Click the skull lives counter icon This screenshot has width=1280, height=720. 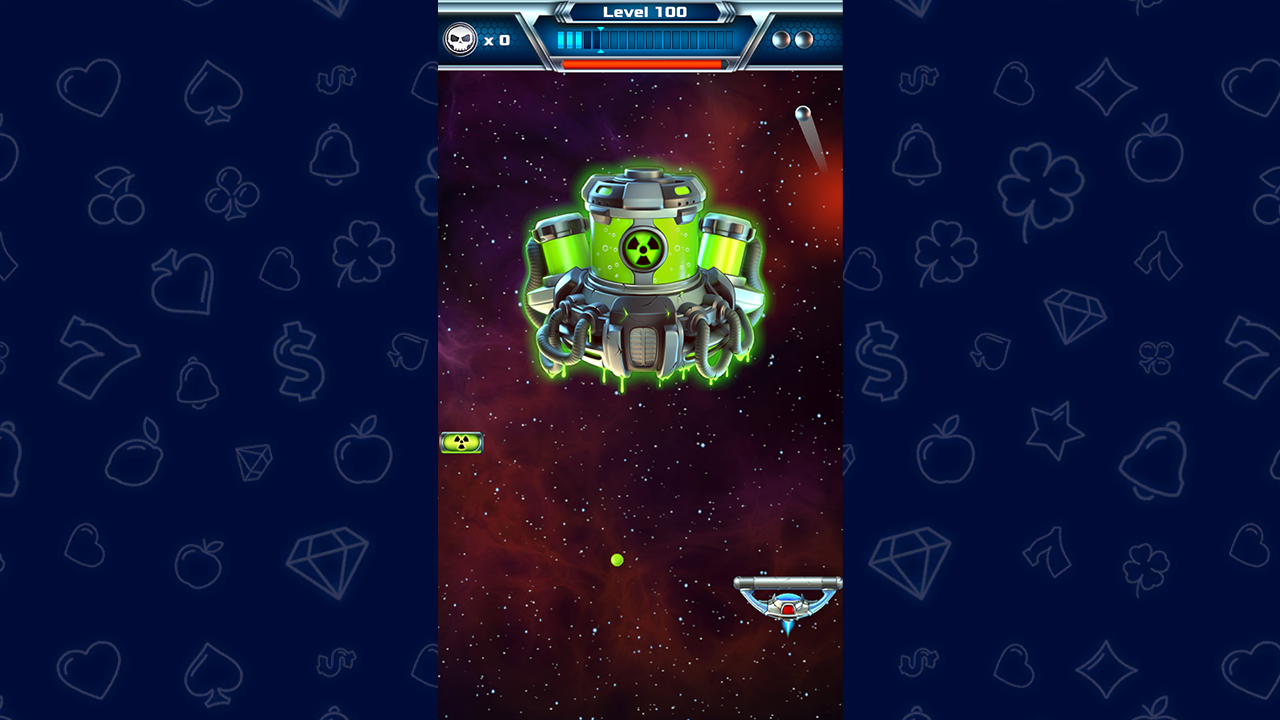click(x=461, y=39)
